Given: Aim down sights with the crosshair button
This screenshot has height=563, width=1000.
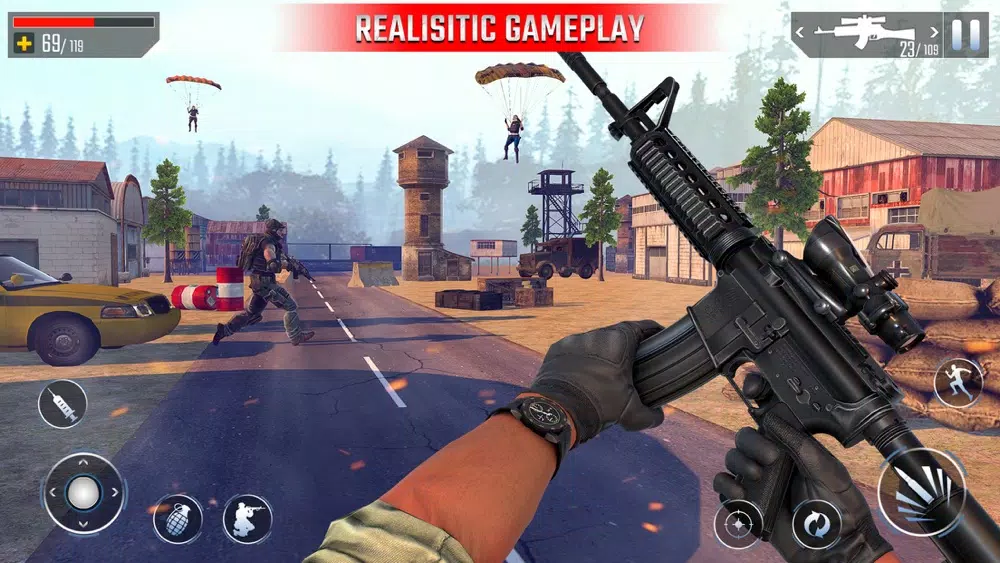Looking at the screenshot, I should 738,524.
